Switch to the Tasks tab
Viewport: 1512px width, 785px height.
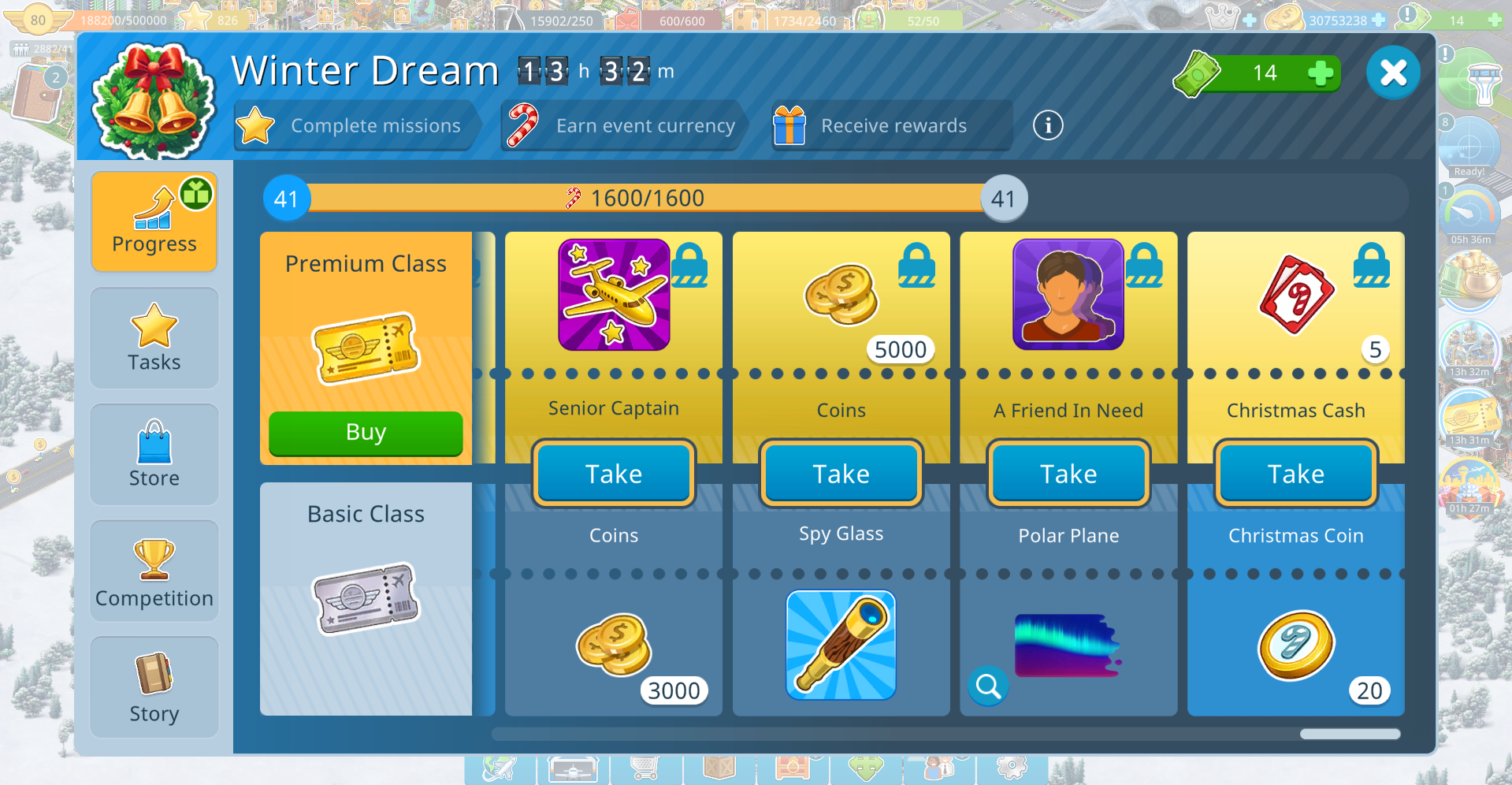154,338
